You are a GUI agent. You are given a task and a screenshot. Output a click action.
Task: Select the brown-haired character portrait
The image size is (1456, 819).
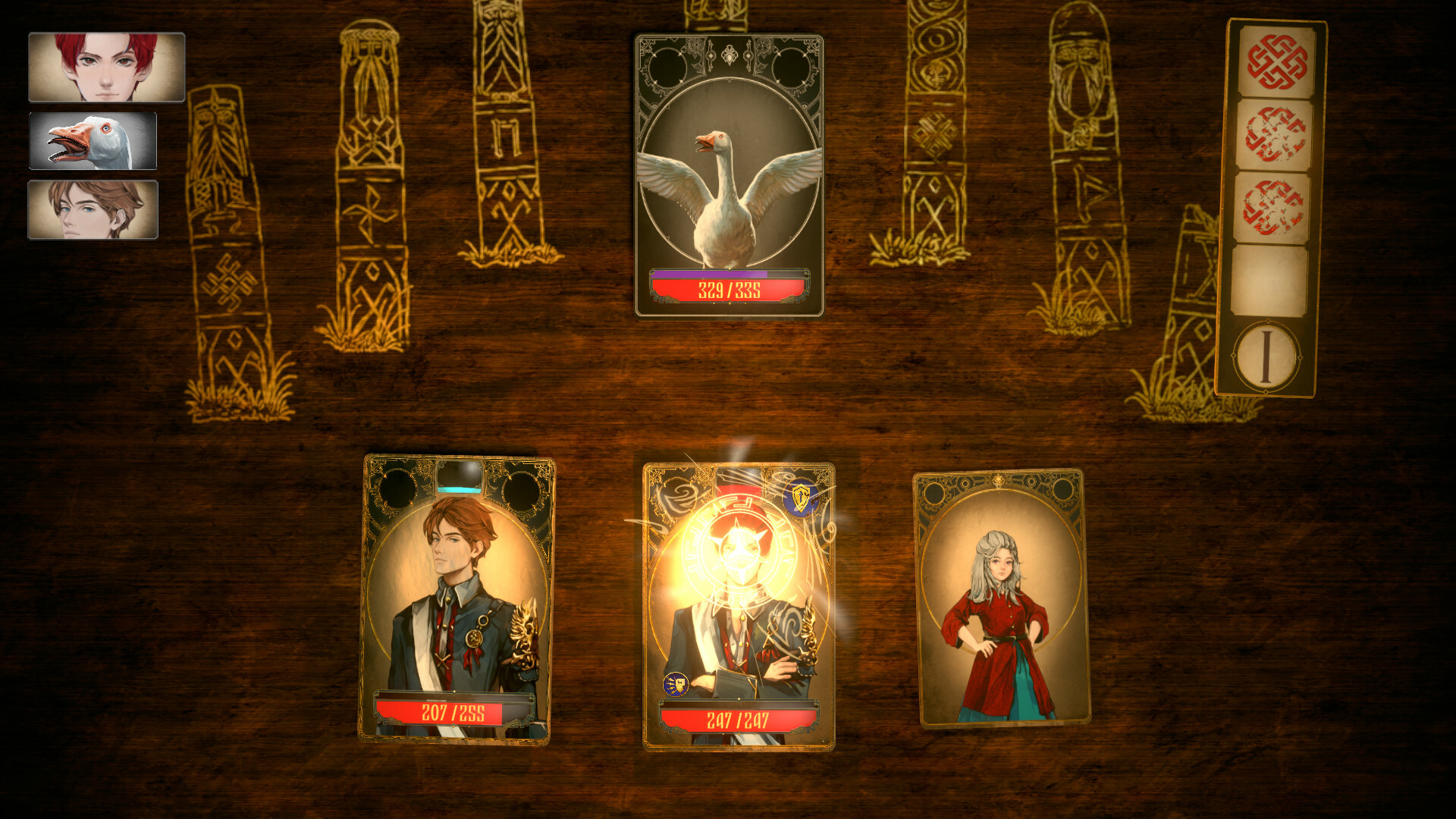pos(93,210)
